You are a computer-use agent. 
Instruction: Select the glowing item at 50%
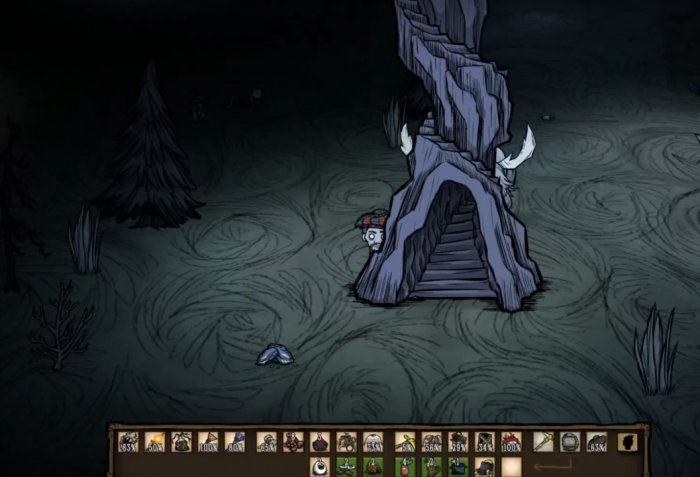point(155,442)
